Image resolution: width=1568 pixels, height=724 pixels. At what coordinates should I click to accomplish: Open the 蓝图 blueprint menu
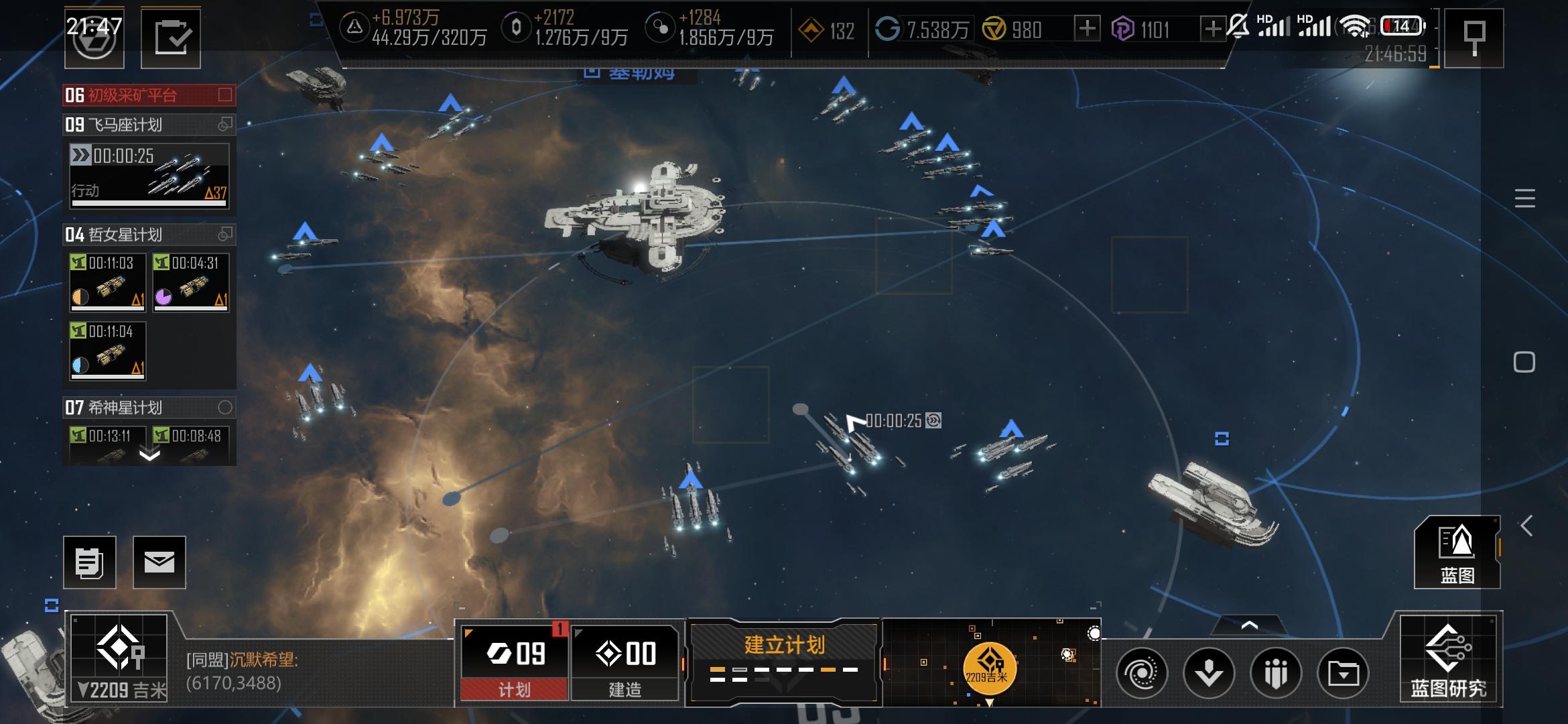pos(1457,552)
